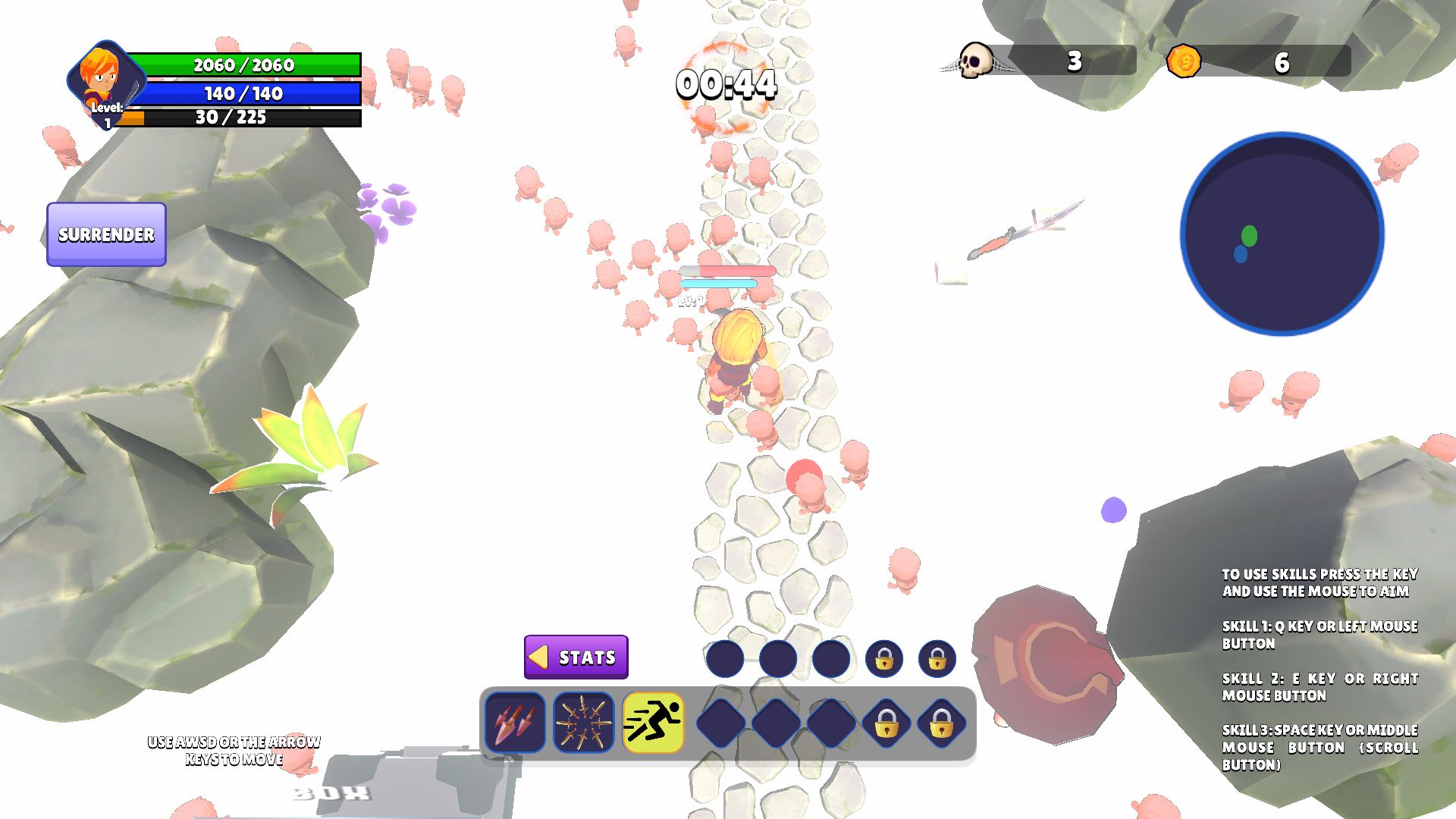Select the hero portrait avatar
This screenshot has height=819, width=1456.
pos(103,80)
